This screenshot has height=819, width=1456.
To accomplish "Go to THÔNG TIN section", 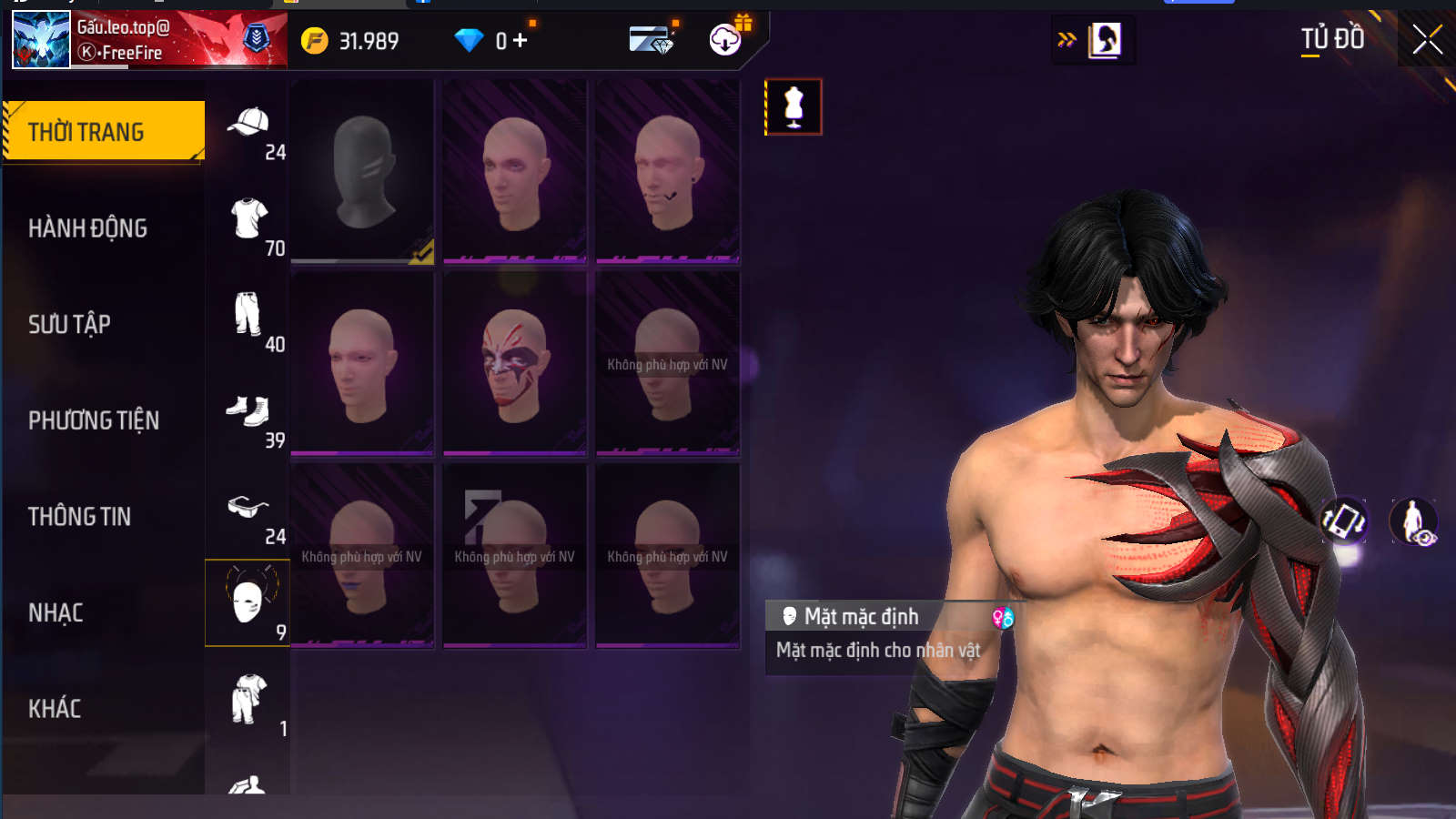I will point(80,517).
